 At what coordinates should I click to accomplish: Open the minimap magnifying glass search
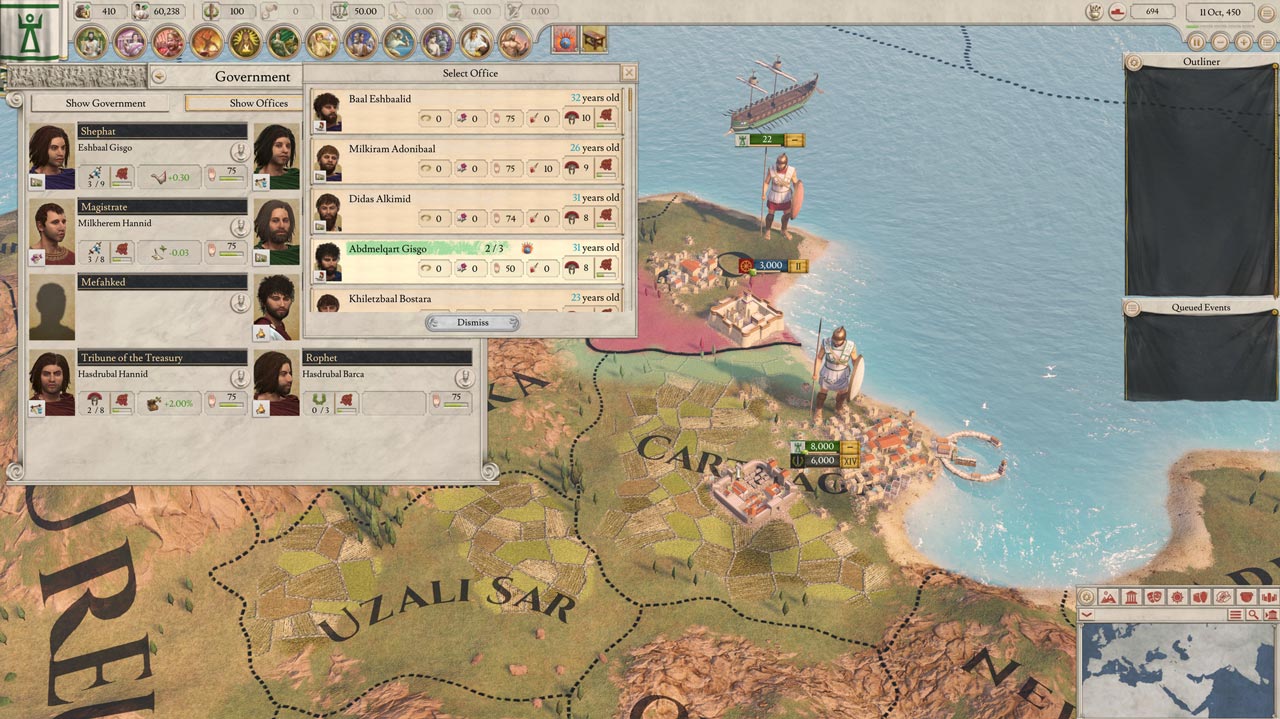click(x=1252, y=615)
